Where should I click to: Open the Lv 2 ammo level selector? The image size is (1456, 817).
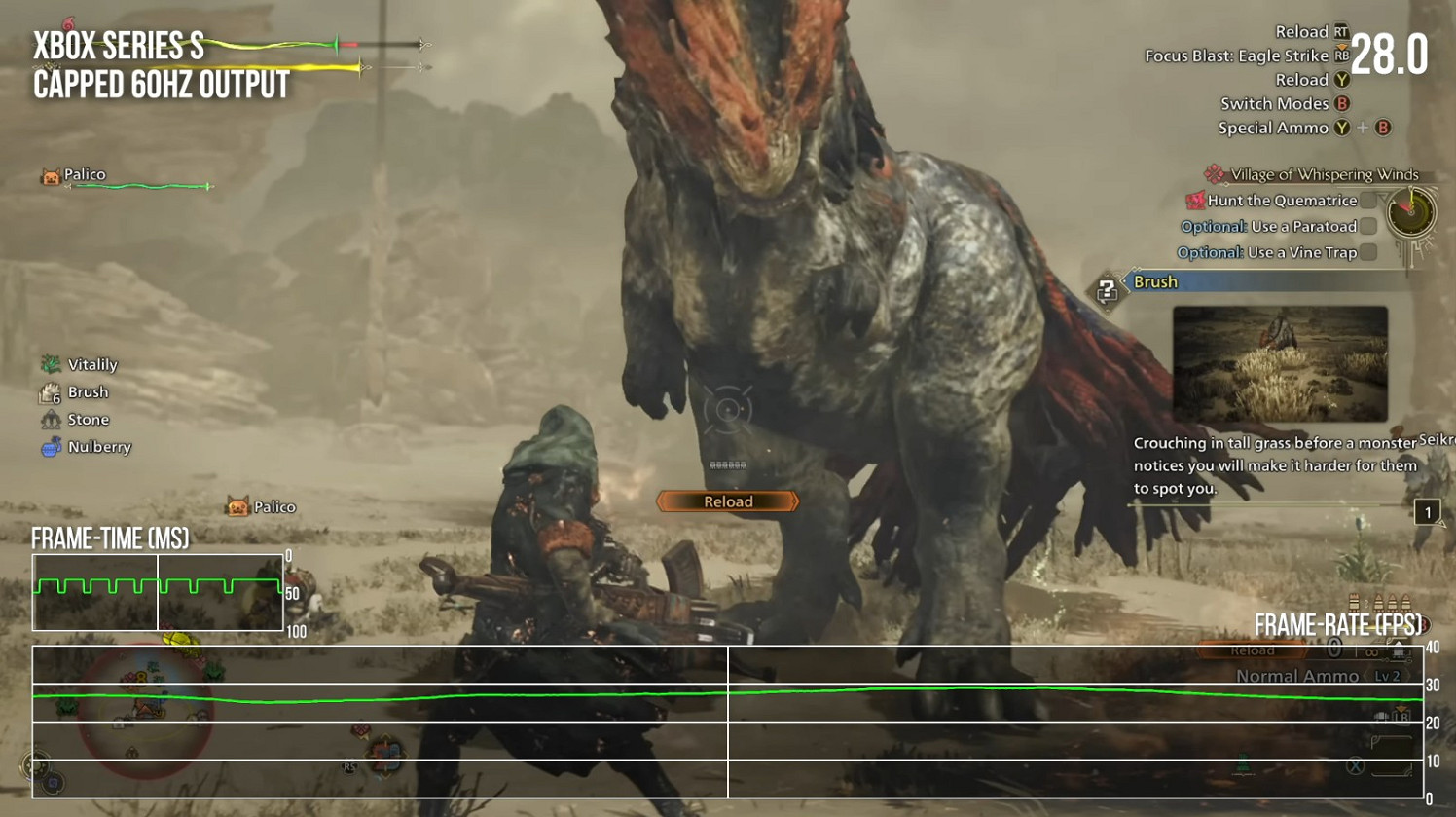[x=1389, y=677]
